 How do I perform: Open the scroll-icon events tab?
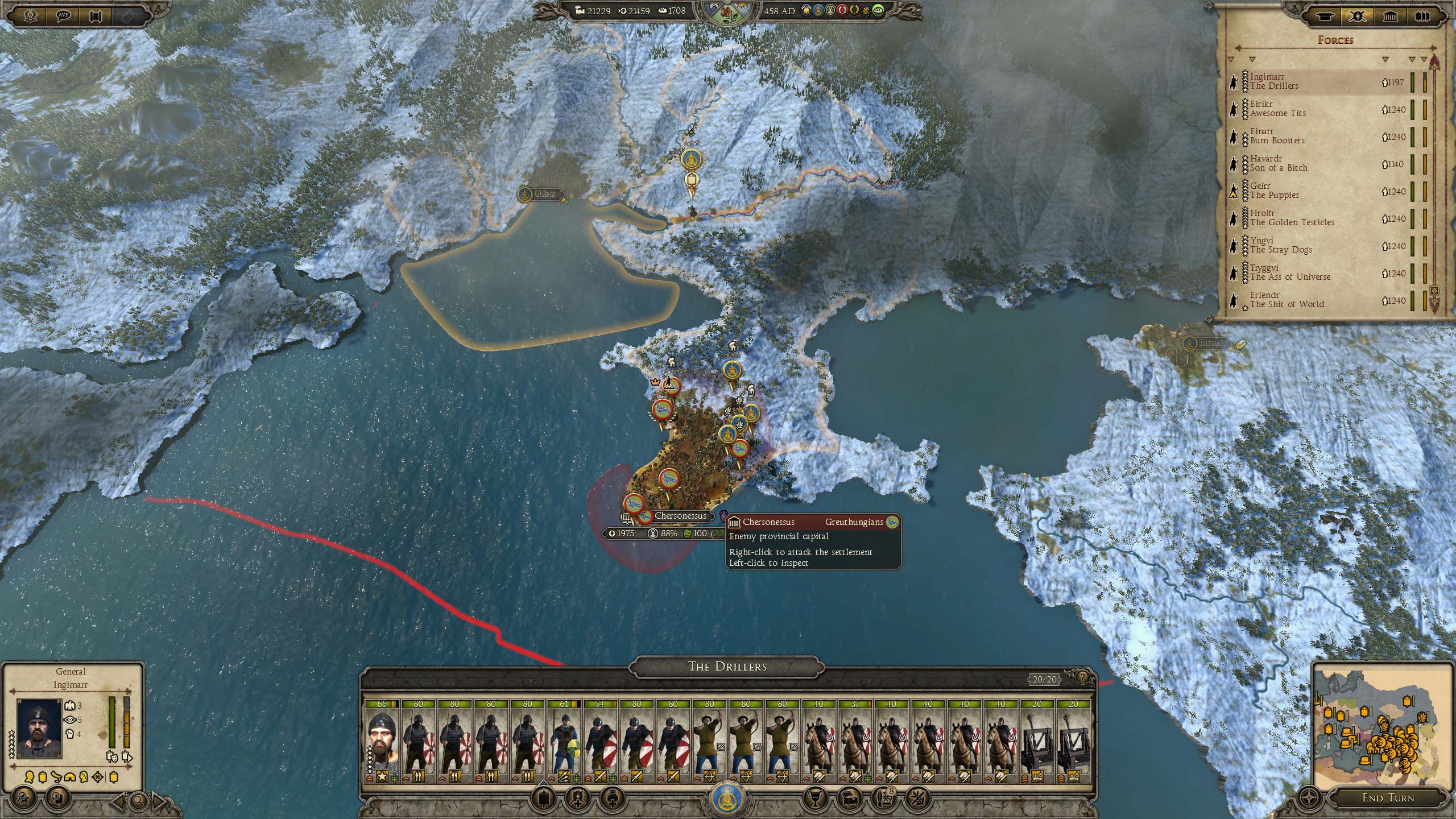click(x=1324, y=16)
